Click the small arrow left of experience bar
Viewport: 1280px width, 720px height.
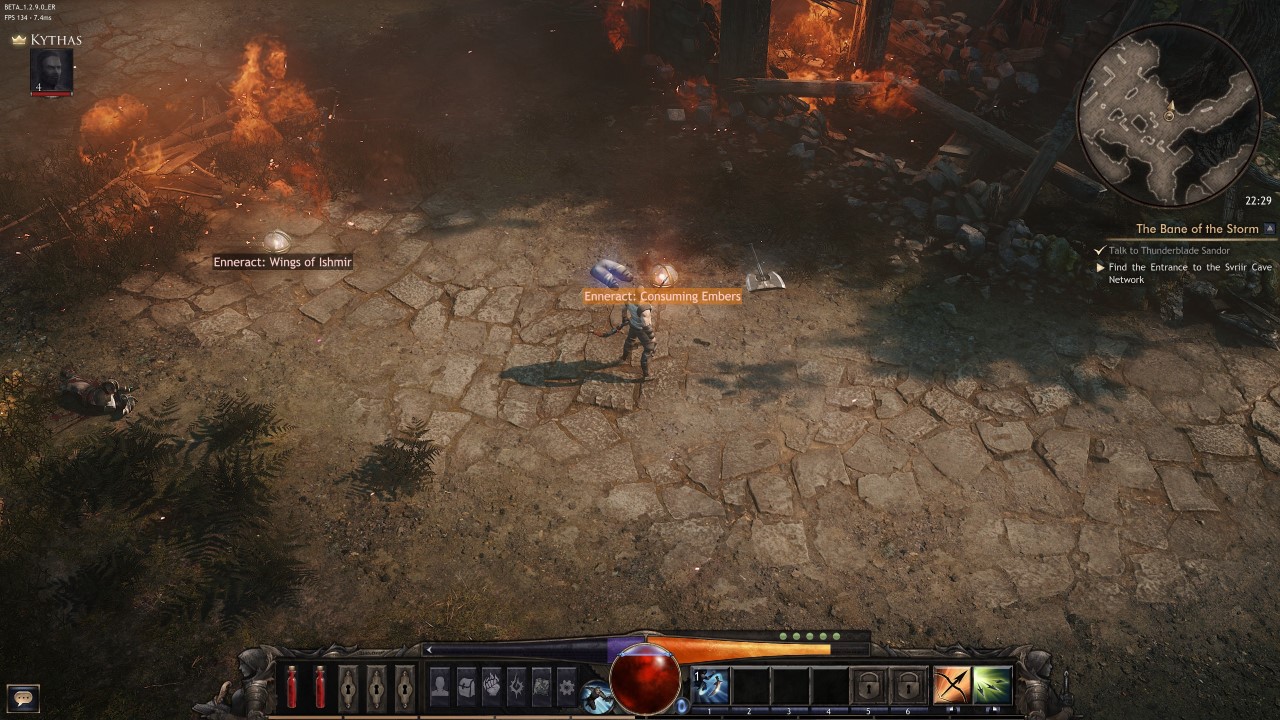coord(430,650)
